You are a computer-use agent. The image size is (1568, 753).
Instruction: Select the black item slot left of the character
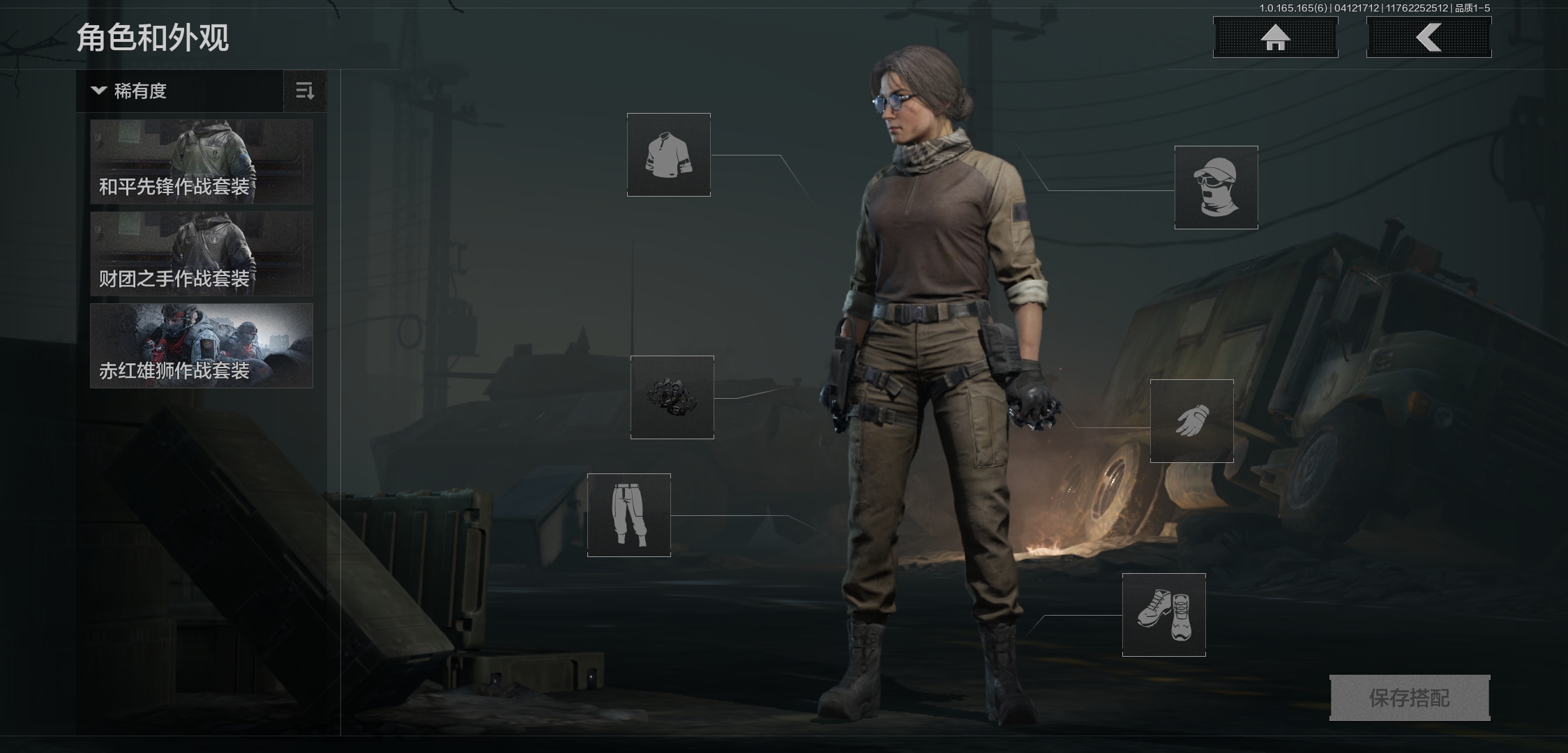coord(672,397)
